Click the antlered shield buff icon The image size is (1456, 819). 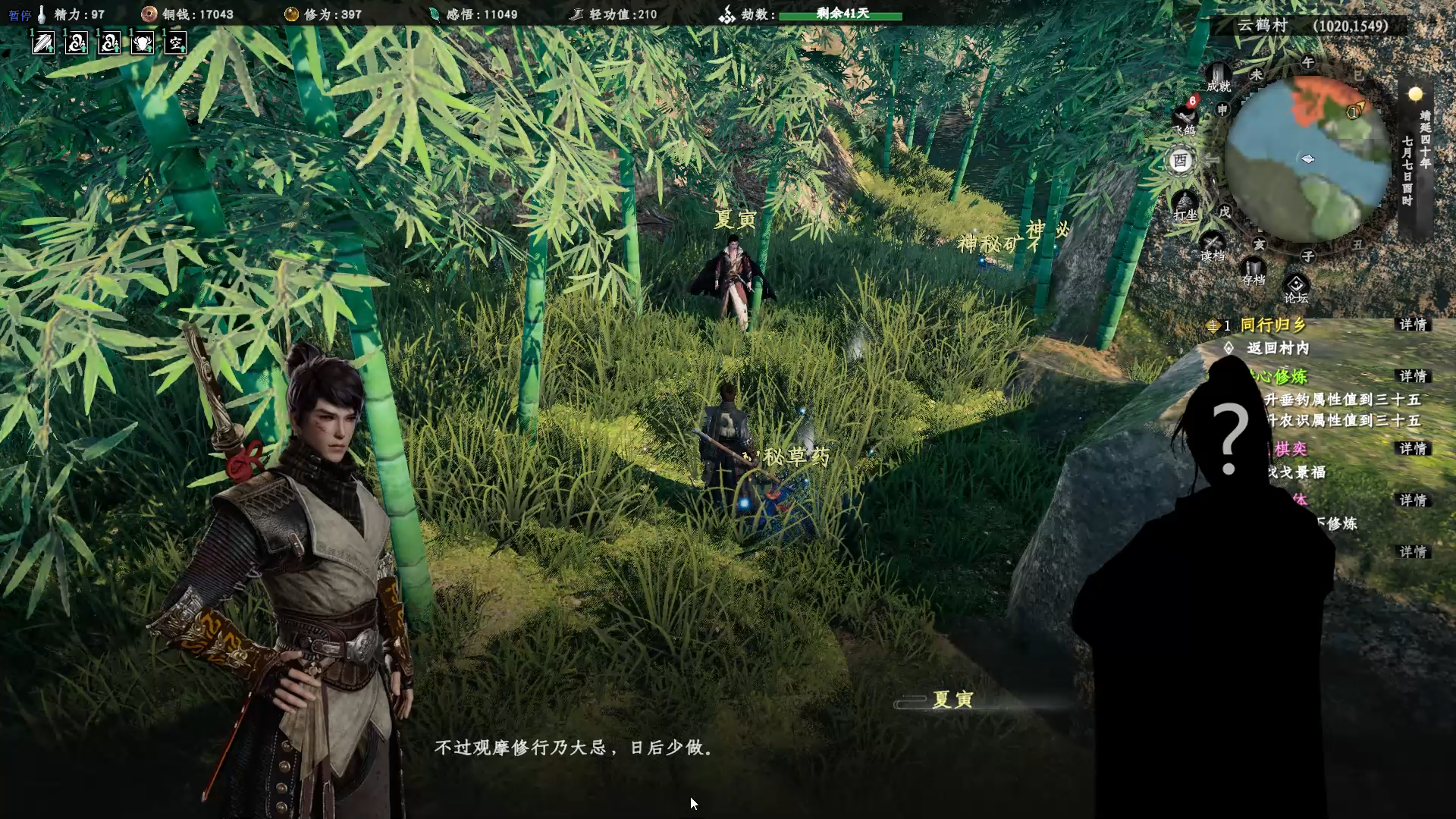[143, 43]
